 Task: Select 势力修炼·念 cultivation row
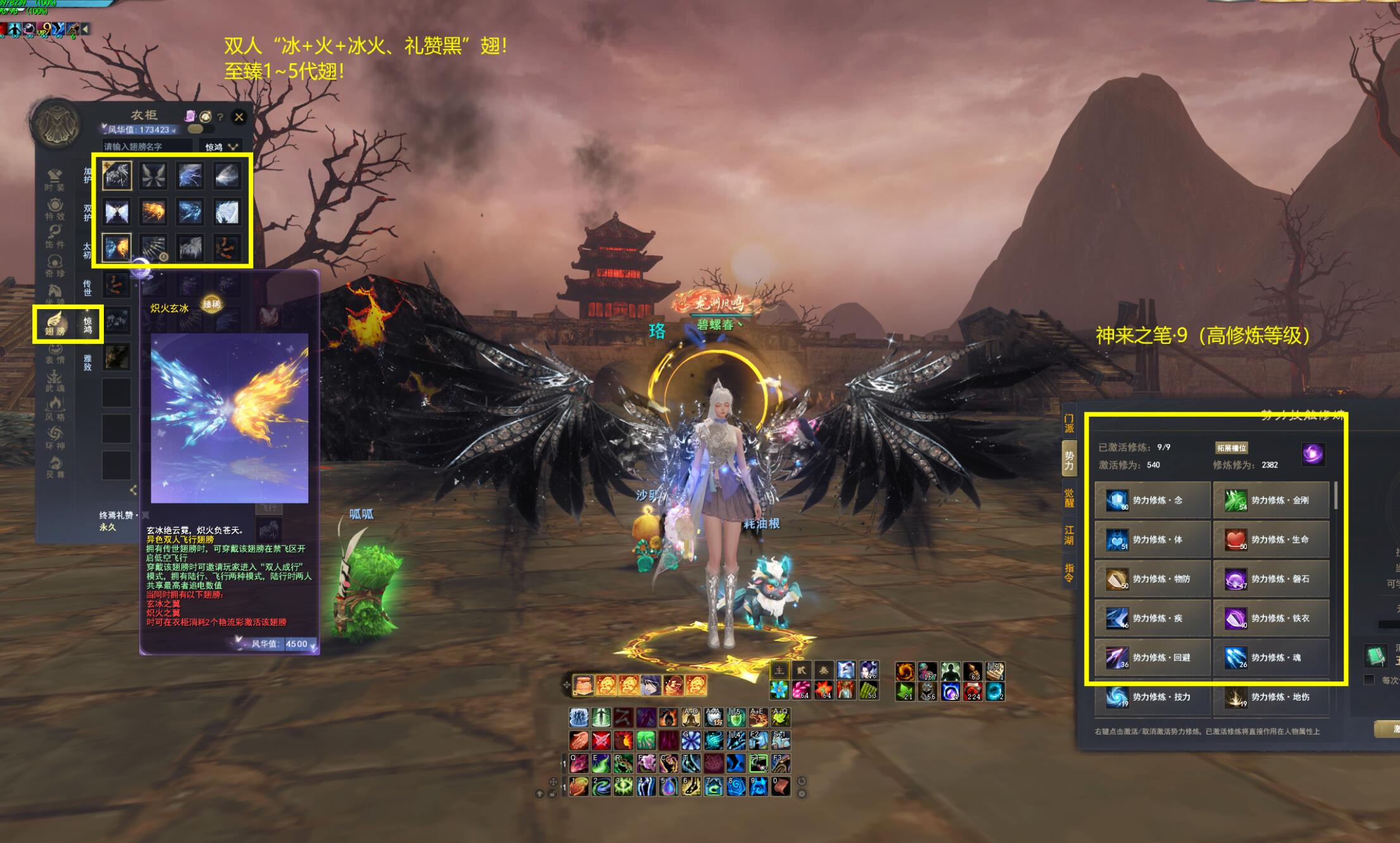1152,500
